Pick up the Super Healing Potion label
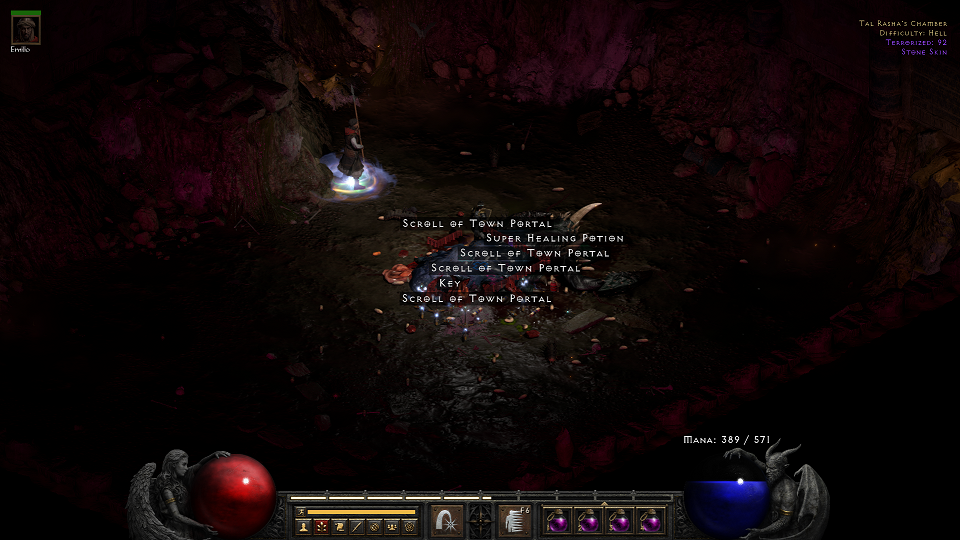This screenshot has width=960, height=540. (554, 239)
